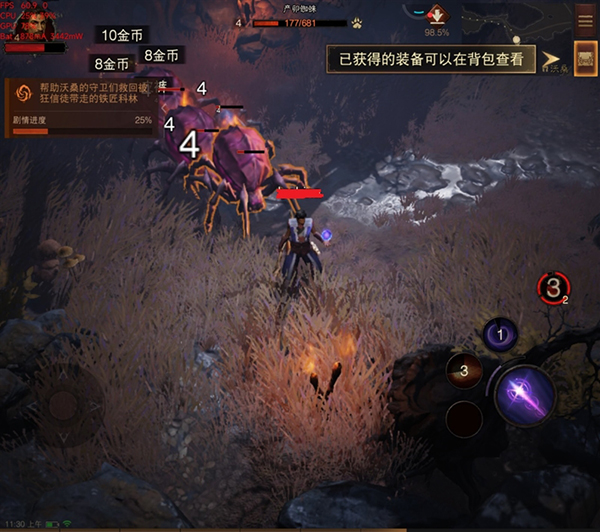Tap the download progress icon

436,14
